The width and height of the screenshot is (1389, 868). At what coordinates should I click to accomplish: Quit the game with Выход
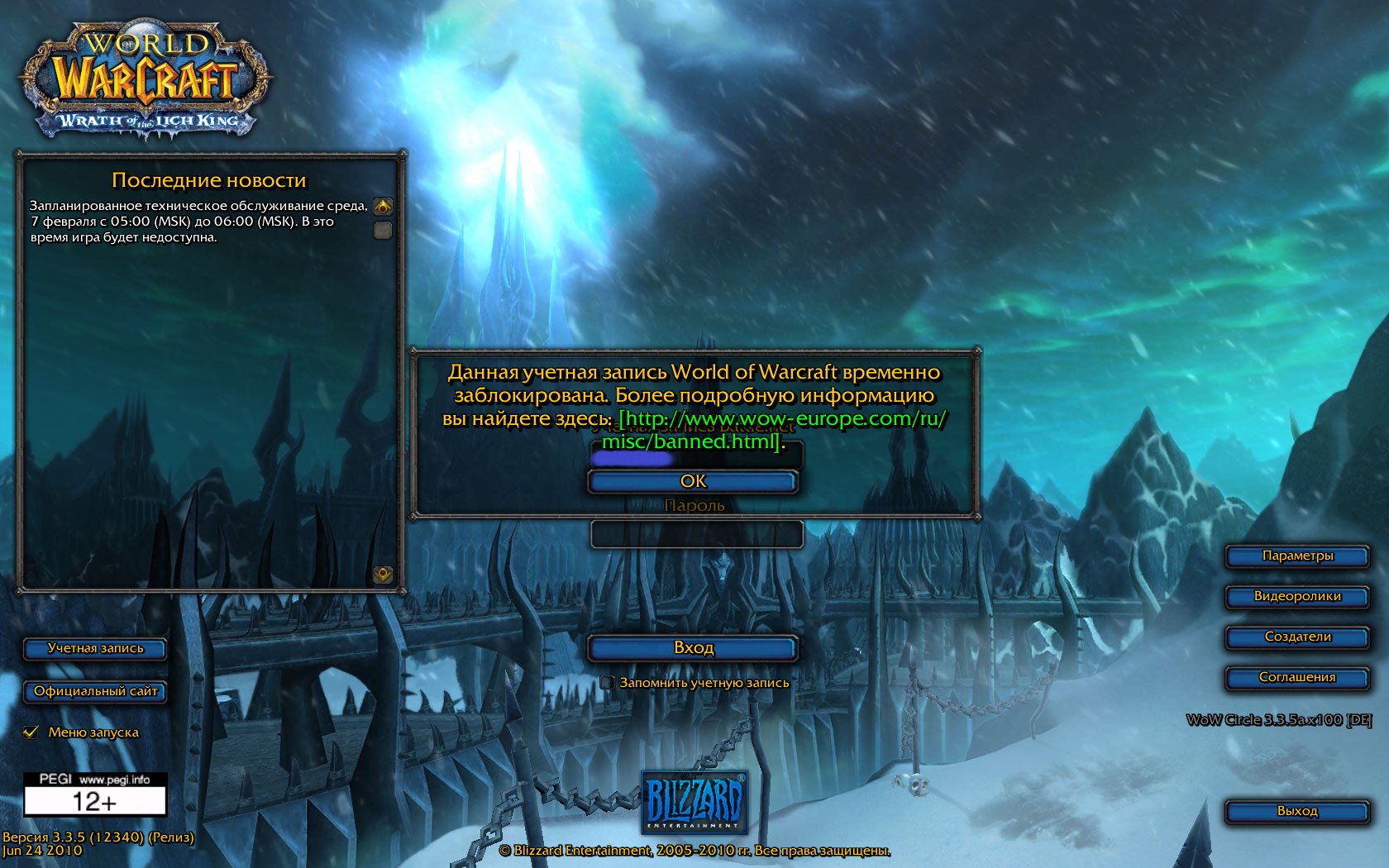[x=1296, y=812]
